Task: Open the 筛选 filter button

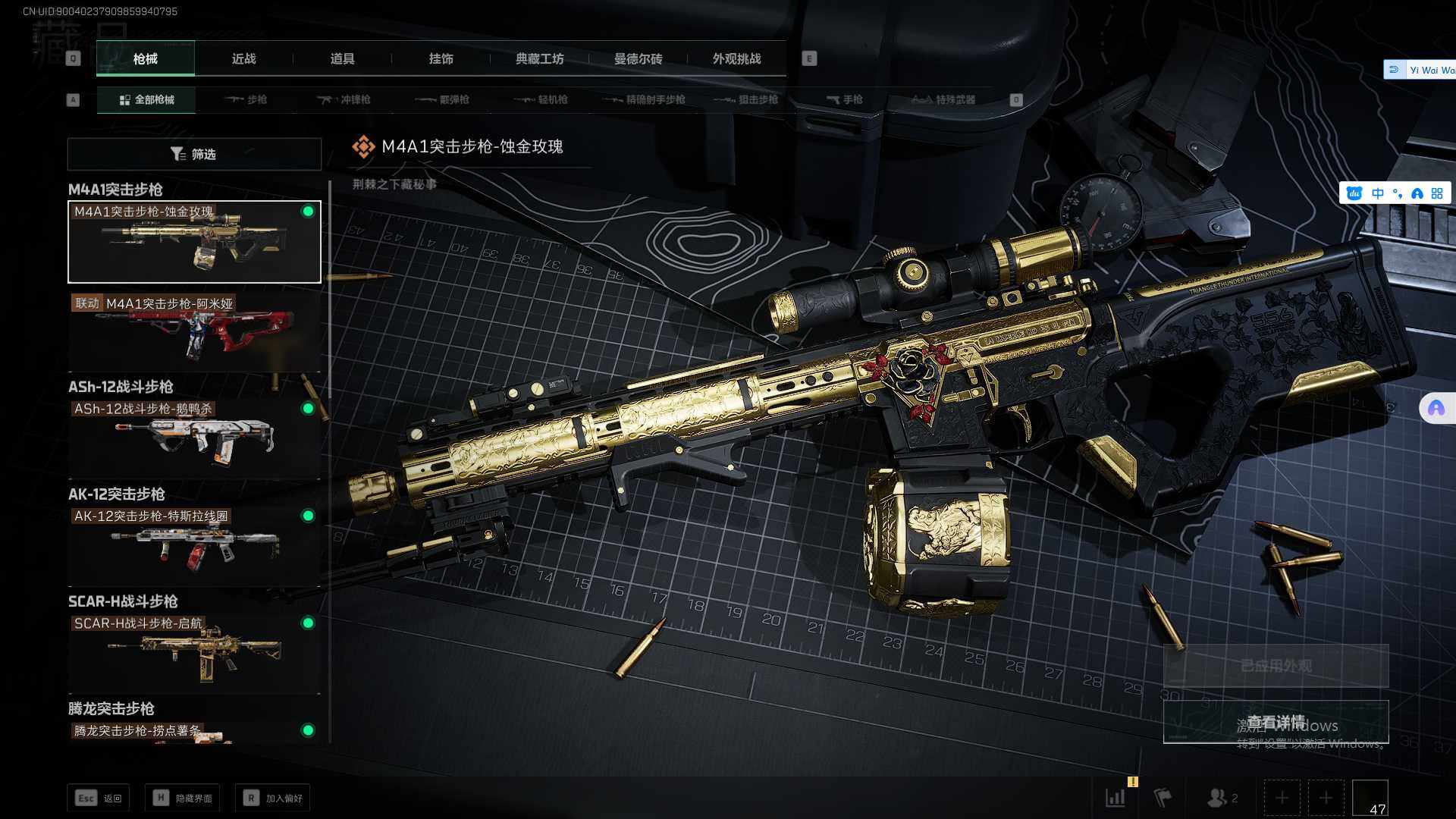Action: point(194,154)
